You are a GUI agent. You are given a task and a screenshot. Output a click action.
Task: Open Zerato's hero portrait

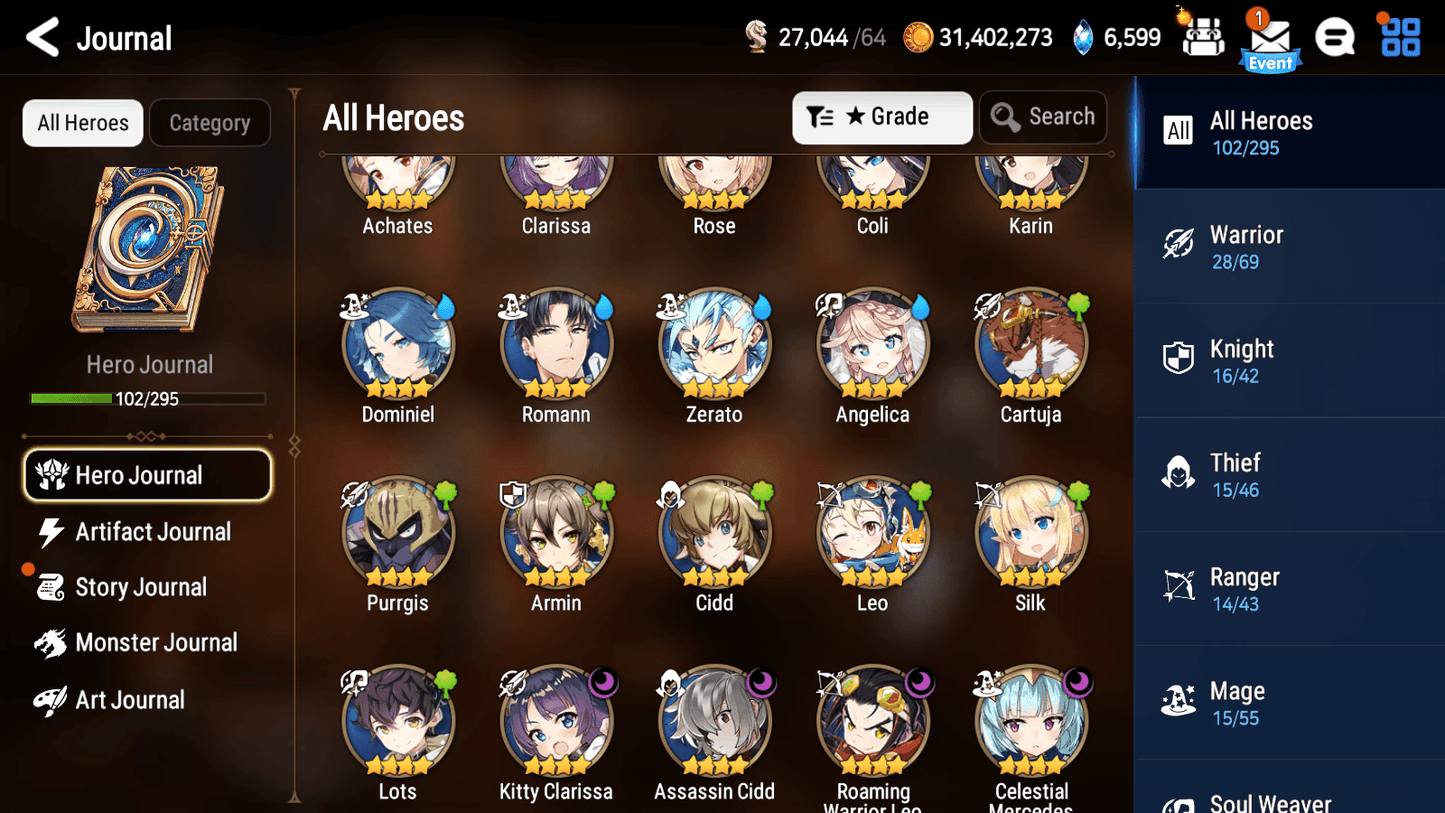click(714, 343)
